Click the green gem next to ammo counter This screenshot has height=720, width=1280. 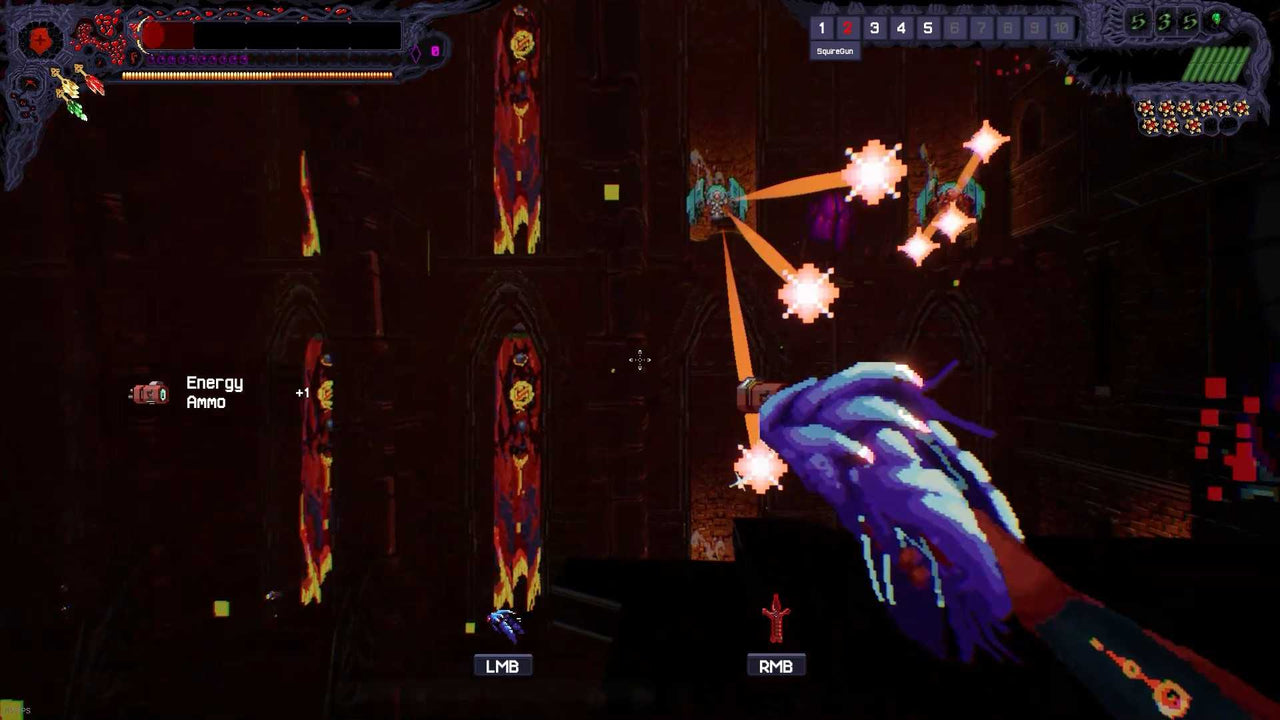click(1216, 18)
